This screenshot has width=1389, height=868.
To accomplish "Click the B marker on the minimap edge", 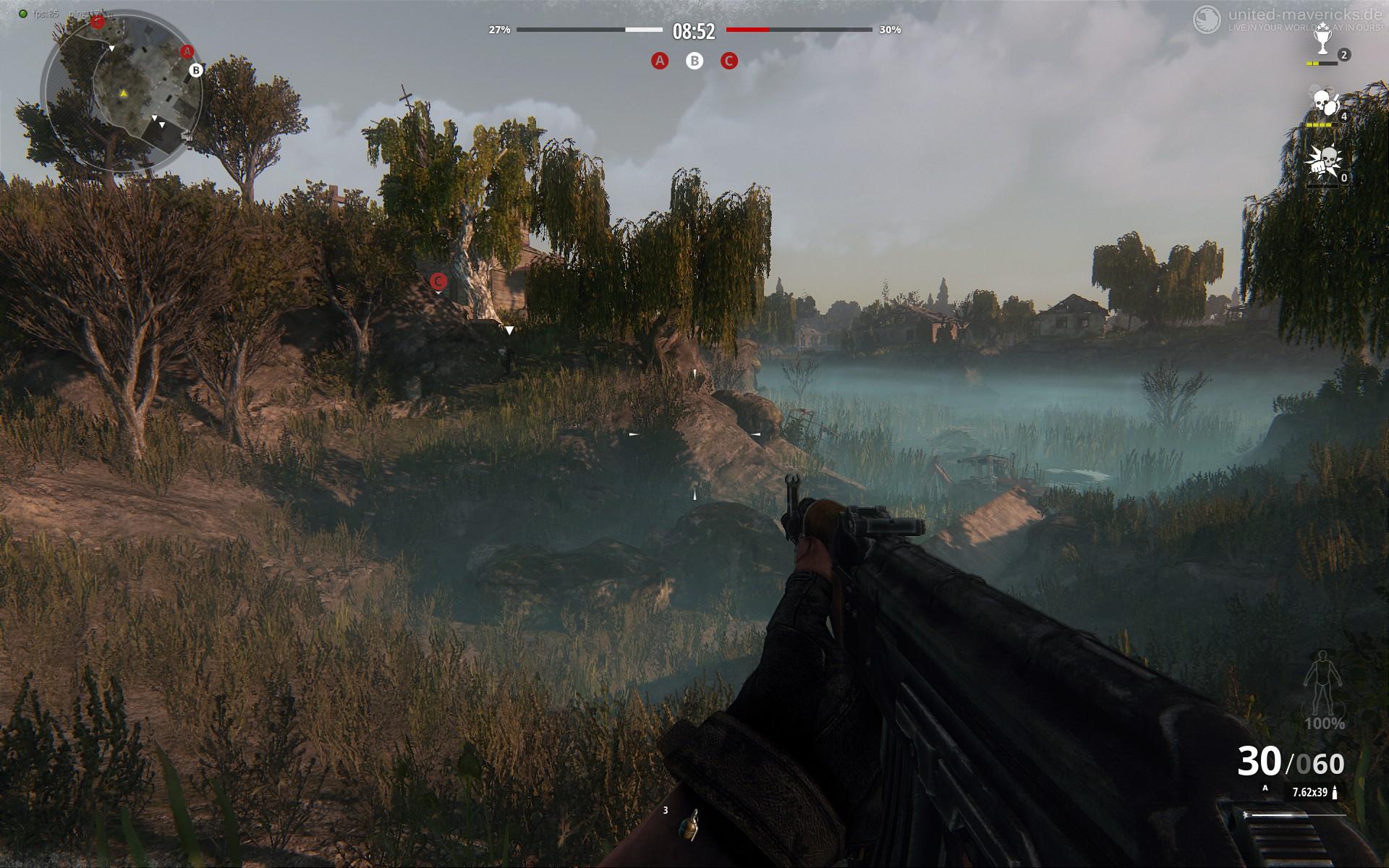I will pyautogui.click(x=195, y=70).
